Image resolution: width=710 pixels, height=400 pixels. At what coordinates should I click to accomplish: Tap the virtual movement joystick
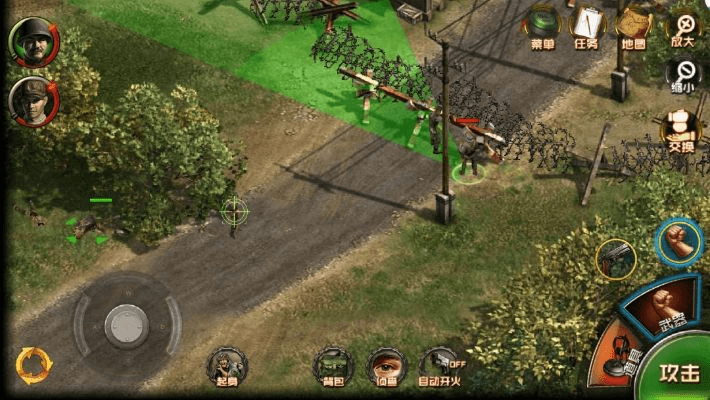[x=127, y=323]
